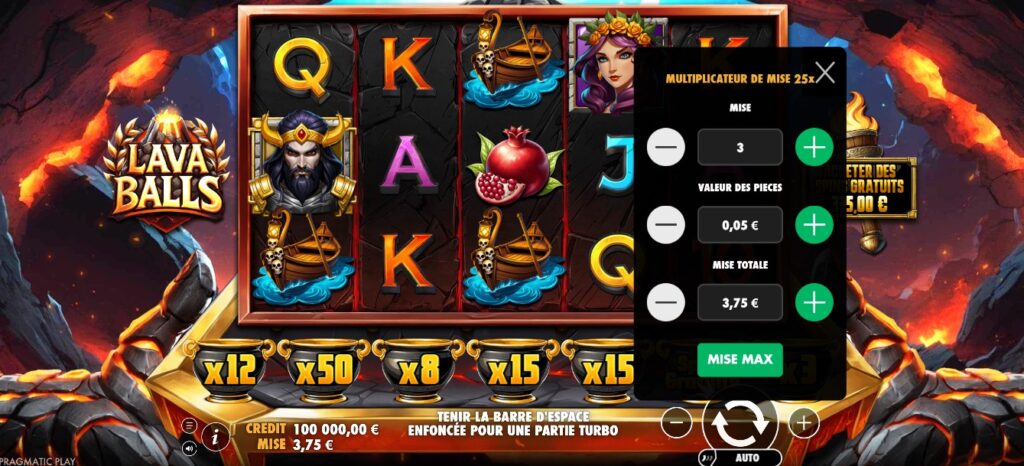Spin the reels with the circular arrows button

(x=740, y=423)
